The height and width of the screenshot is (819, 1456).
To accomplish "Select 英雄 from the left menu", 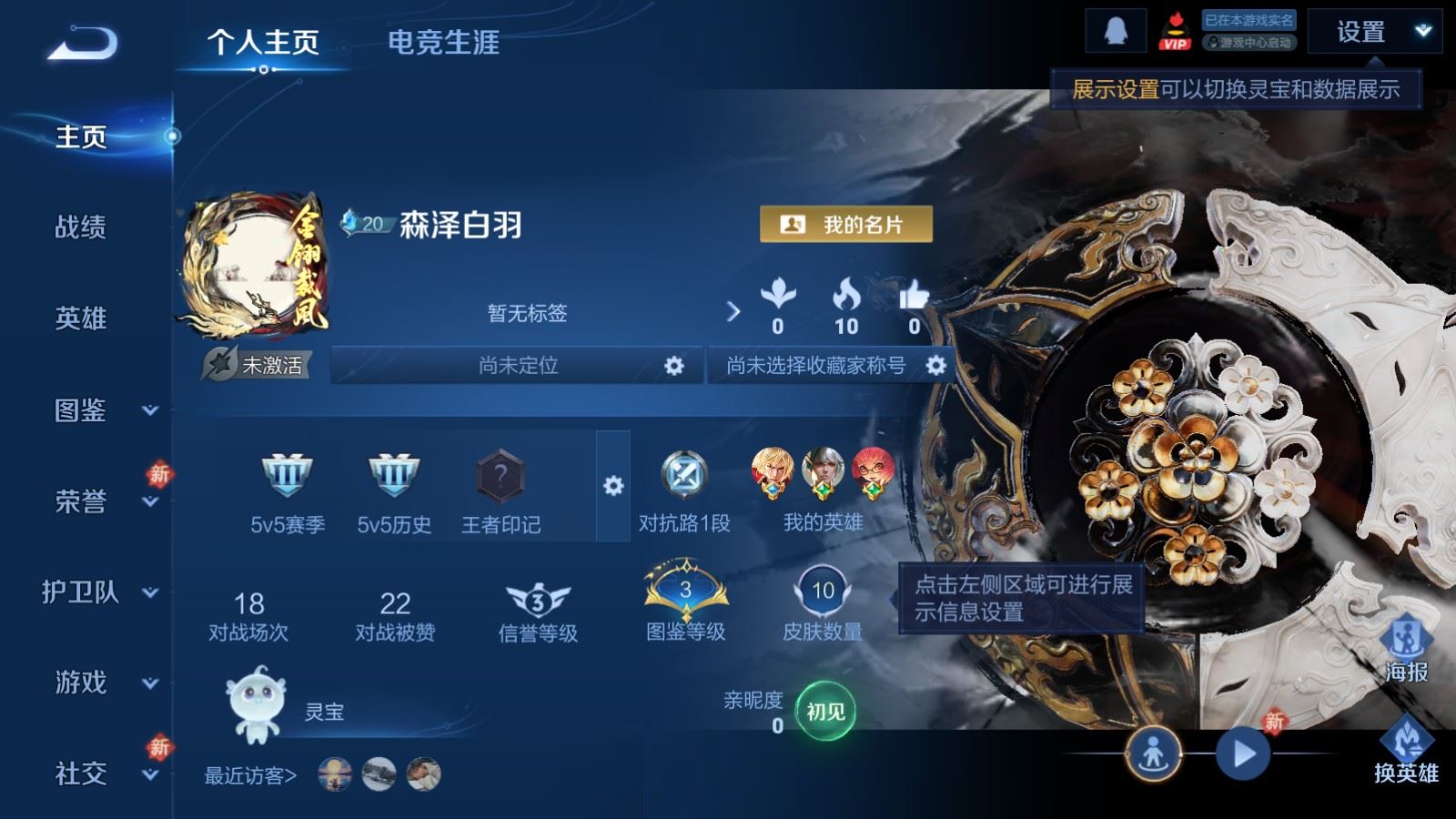I will [81, 318].
